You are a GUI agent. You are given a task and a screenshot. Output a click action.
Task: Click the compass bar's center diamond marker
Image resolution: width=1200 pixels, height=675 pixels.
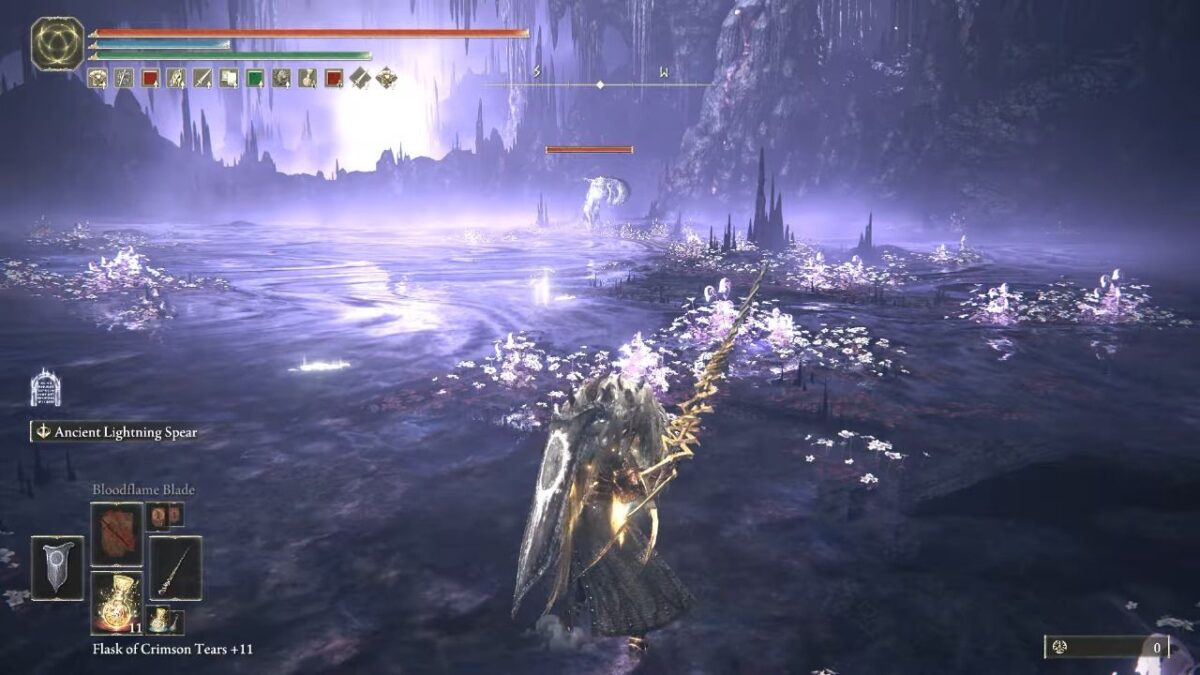[x=599, y=84]
